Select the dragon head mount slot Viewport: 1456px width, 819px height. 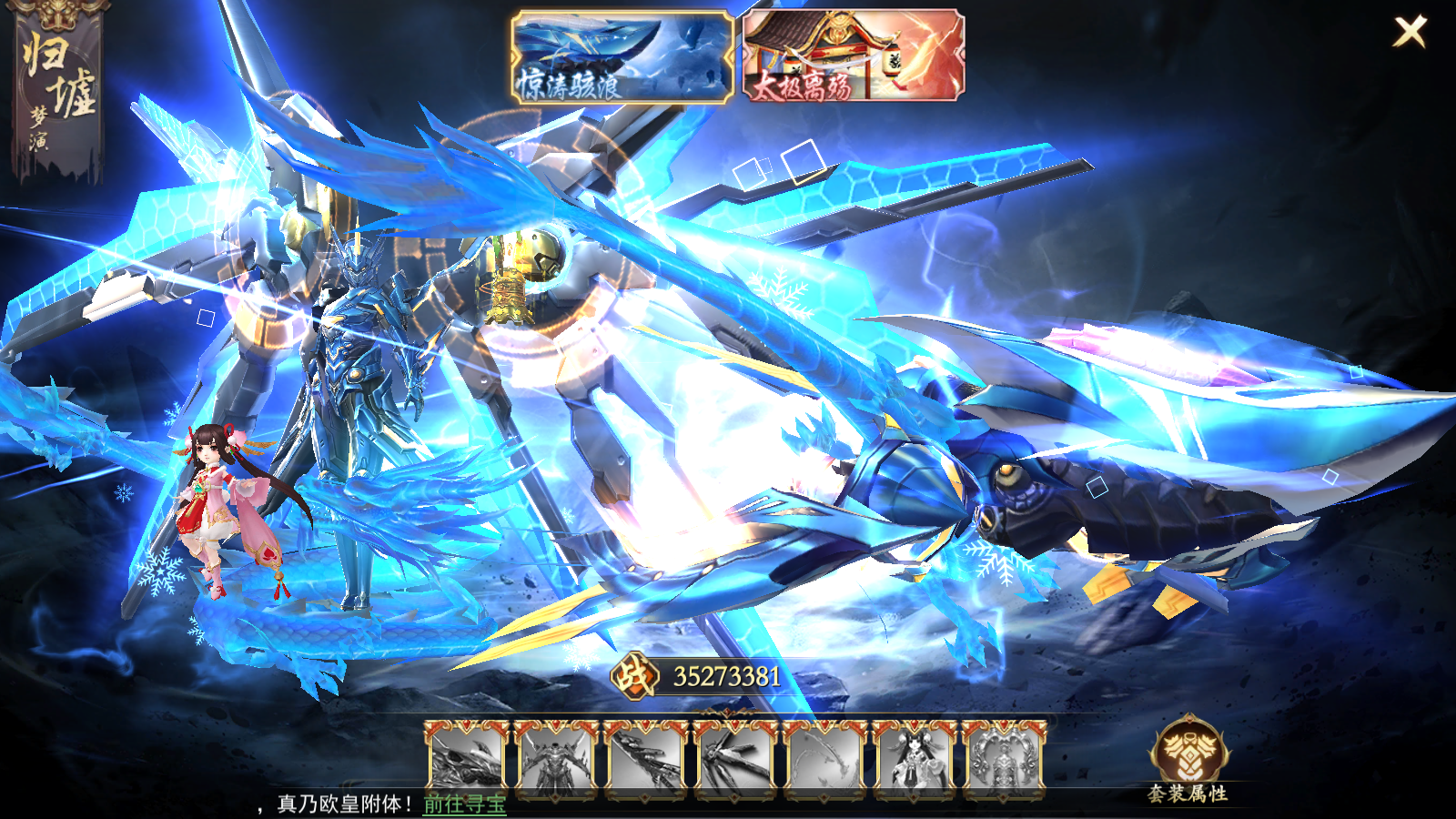(467, 760)
